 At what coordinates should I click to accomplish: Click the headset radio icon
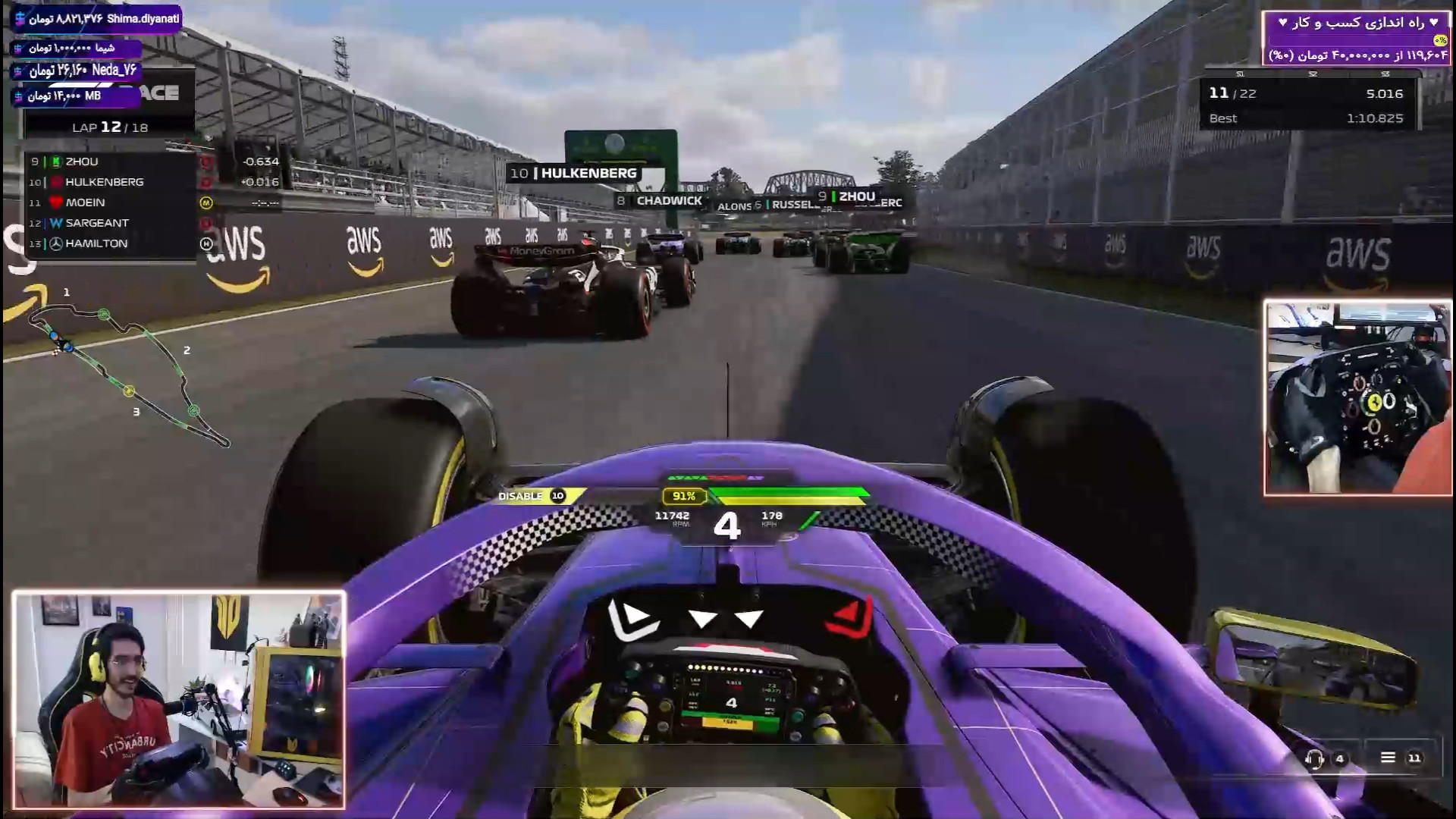(1314, 758)
